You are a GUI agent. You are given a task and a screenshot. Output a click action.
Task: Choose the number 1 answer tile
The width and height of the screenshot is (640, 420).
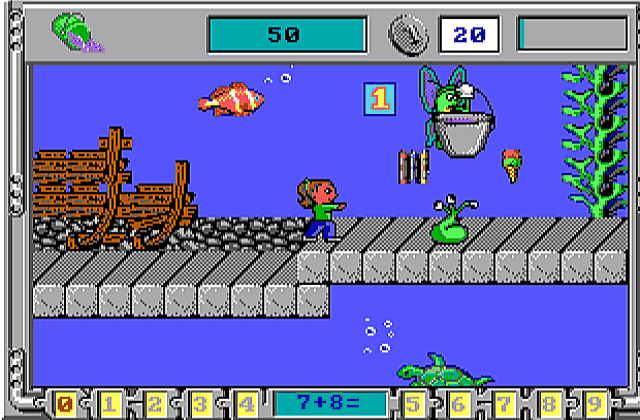pos(110,404)
